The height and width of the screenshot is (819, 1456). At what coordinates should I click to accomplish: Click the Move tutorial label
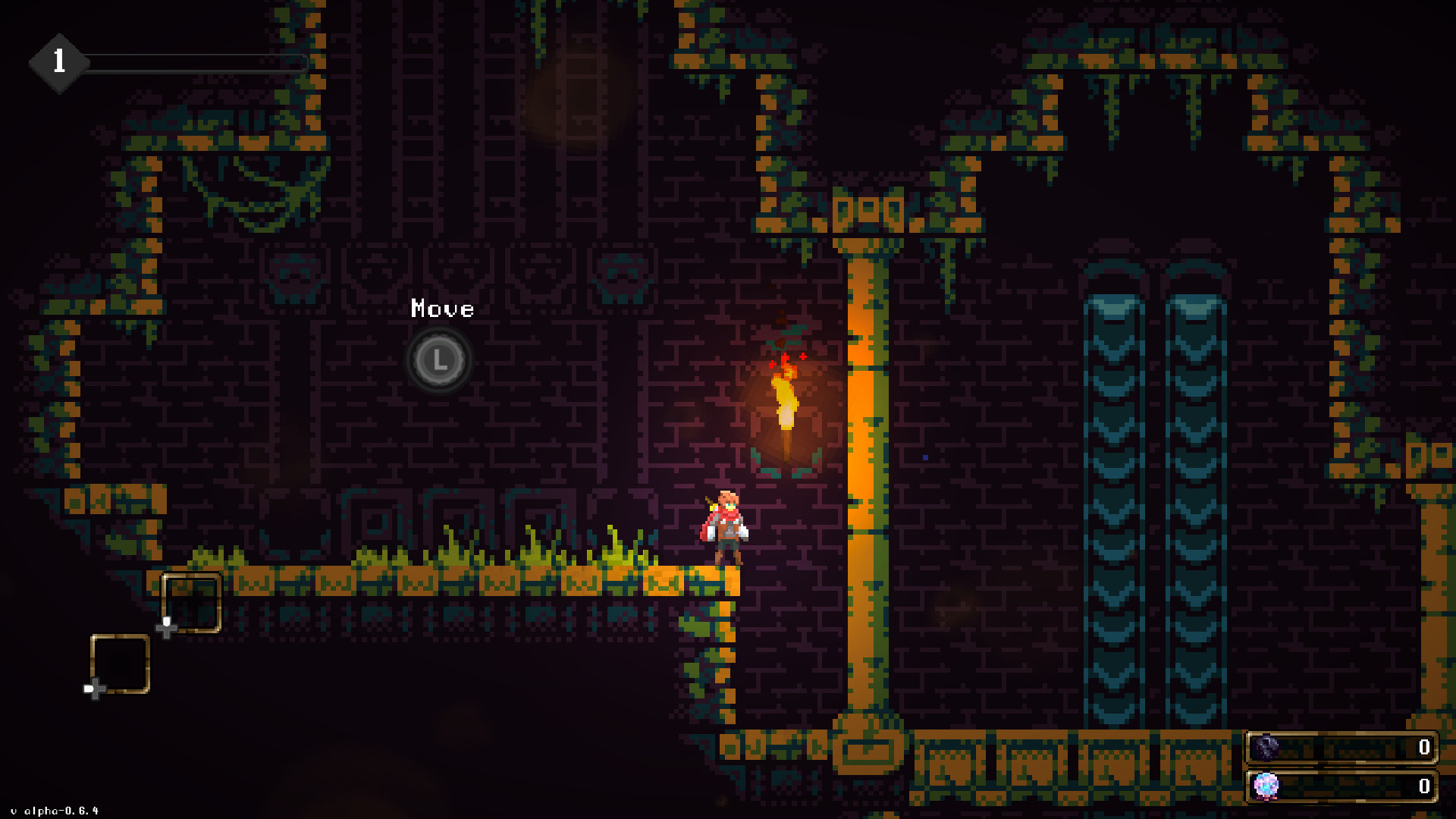pyautogui.click(x=441, y=309)
